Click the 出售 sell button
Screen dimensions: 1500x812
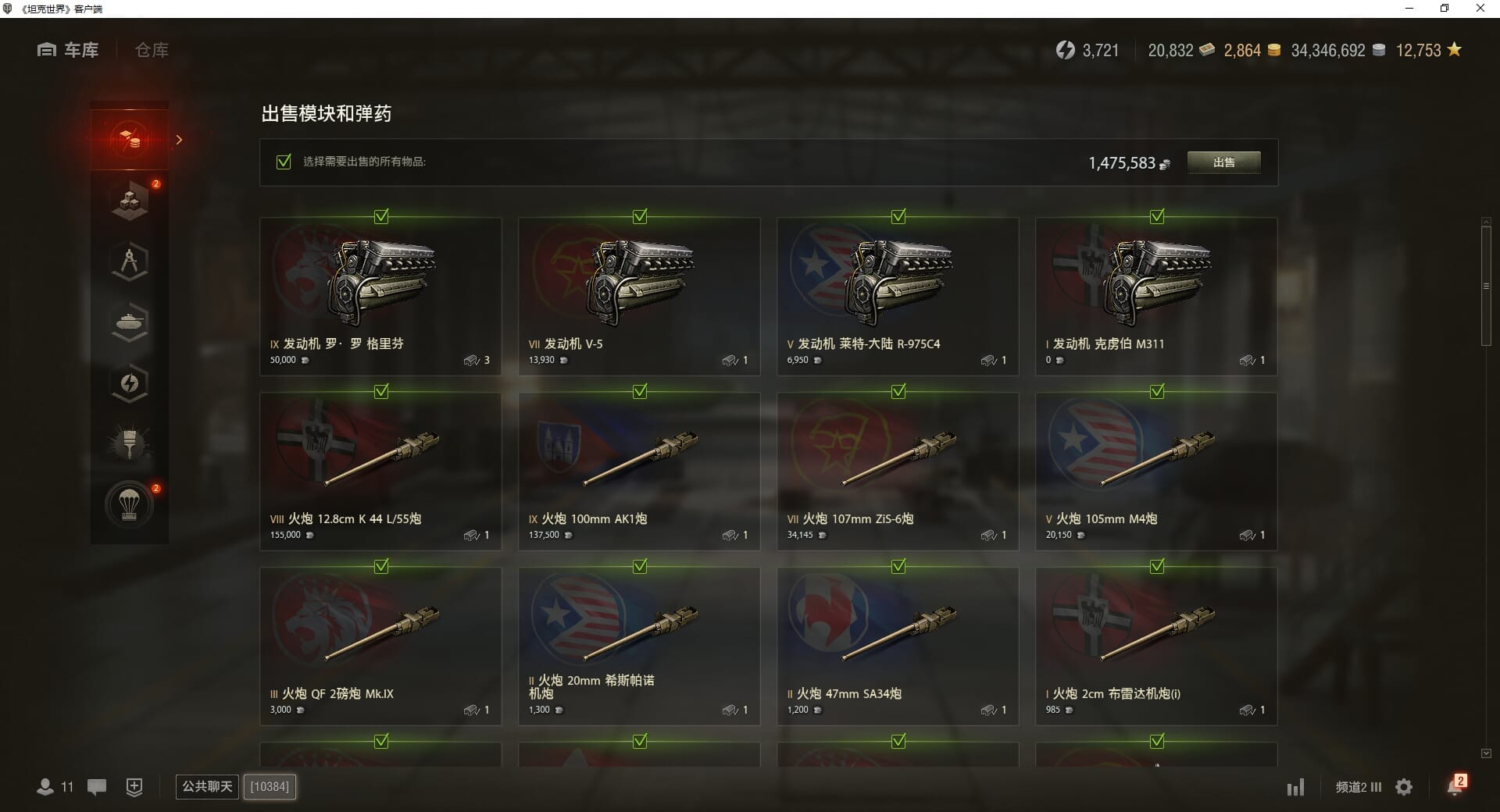(1223, 162)
